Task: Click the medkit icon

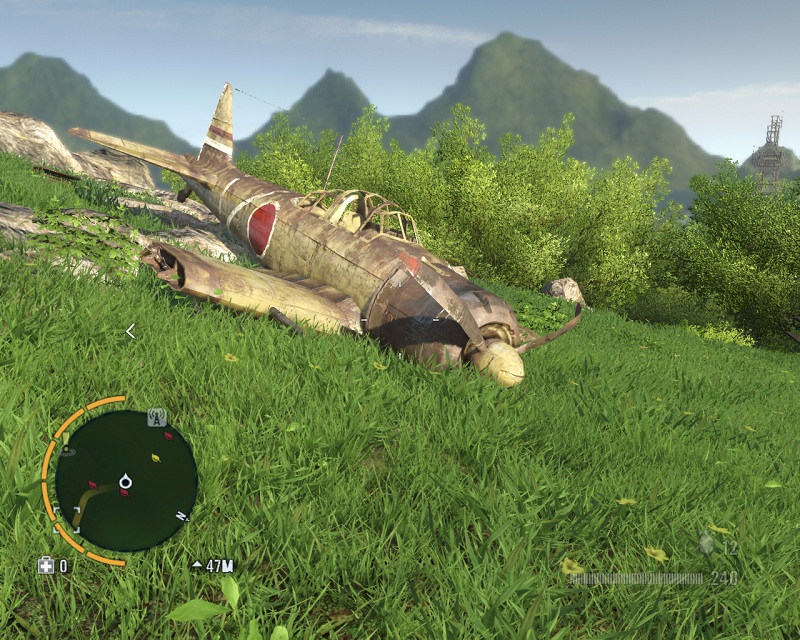Action: (46, 566)
